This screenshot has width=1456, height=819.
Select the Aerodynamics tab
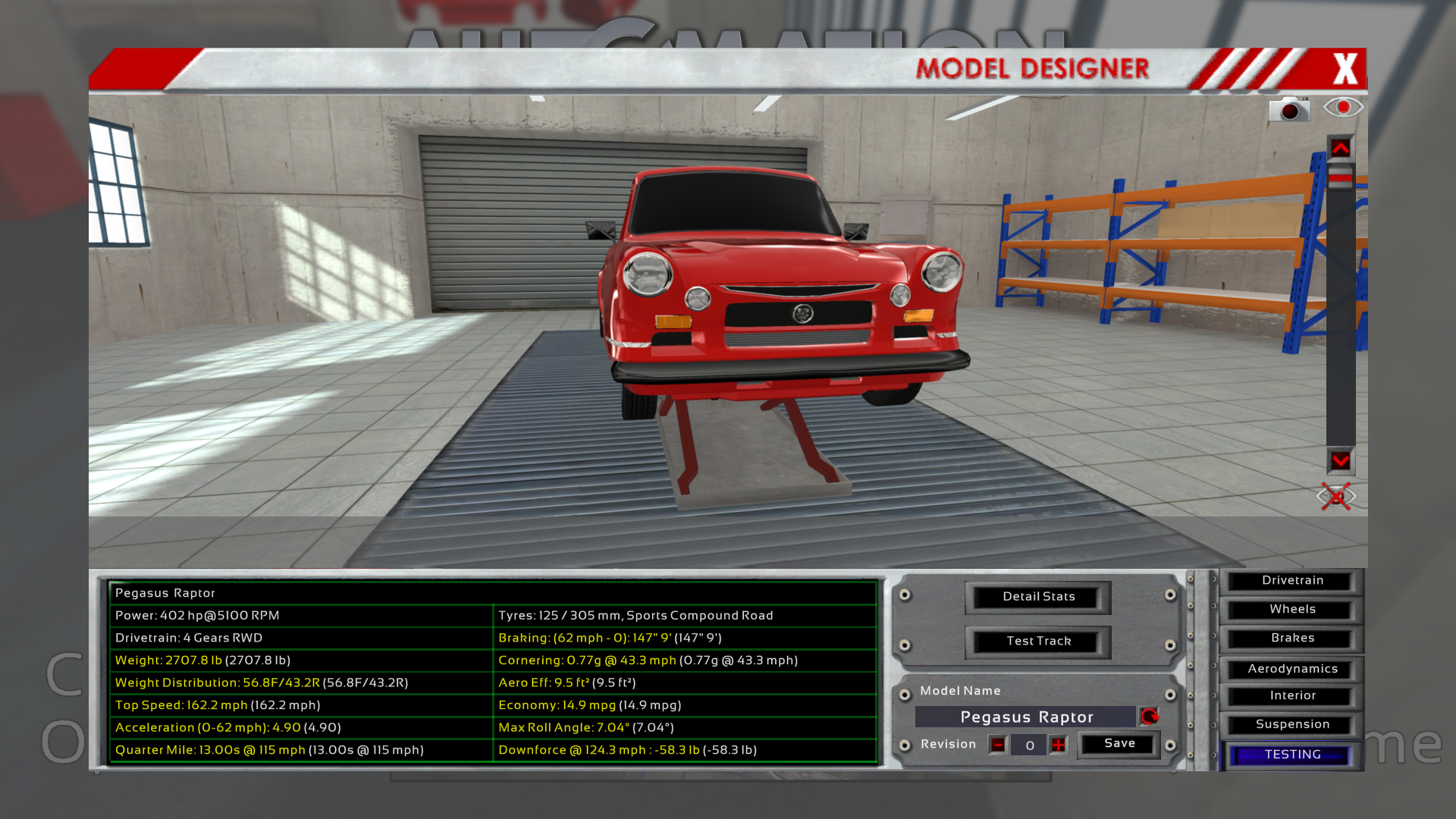click(x=1292, y=669)
